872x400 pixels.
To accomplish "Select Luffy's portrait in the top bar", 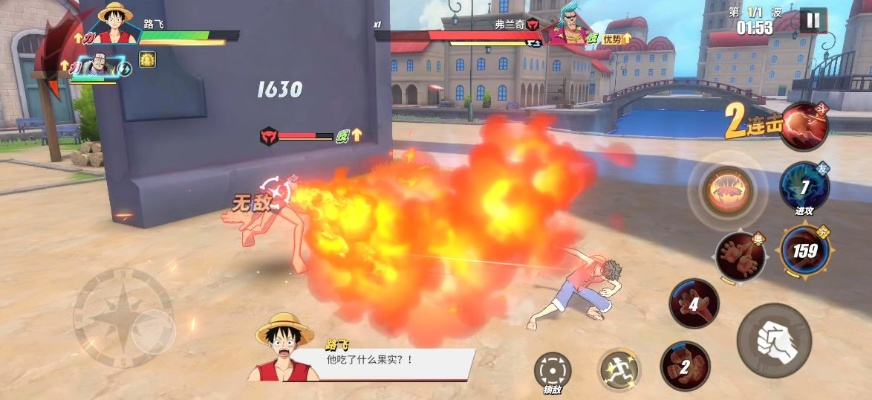I will pyautogui.click(x=116, y=26).
